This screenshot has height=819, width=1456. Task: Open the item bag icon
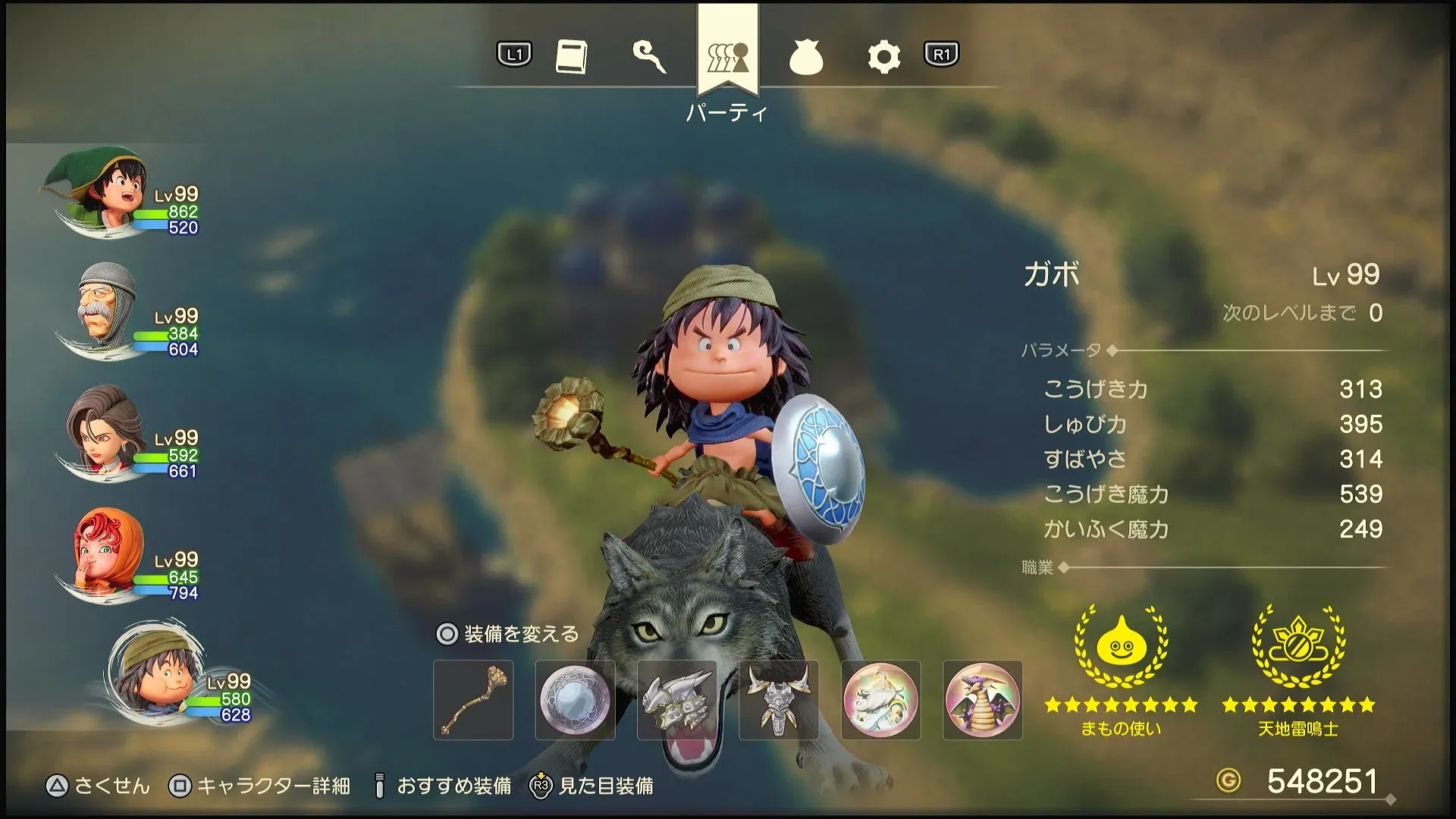(806, 57)
